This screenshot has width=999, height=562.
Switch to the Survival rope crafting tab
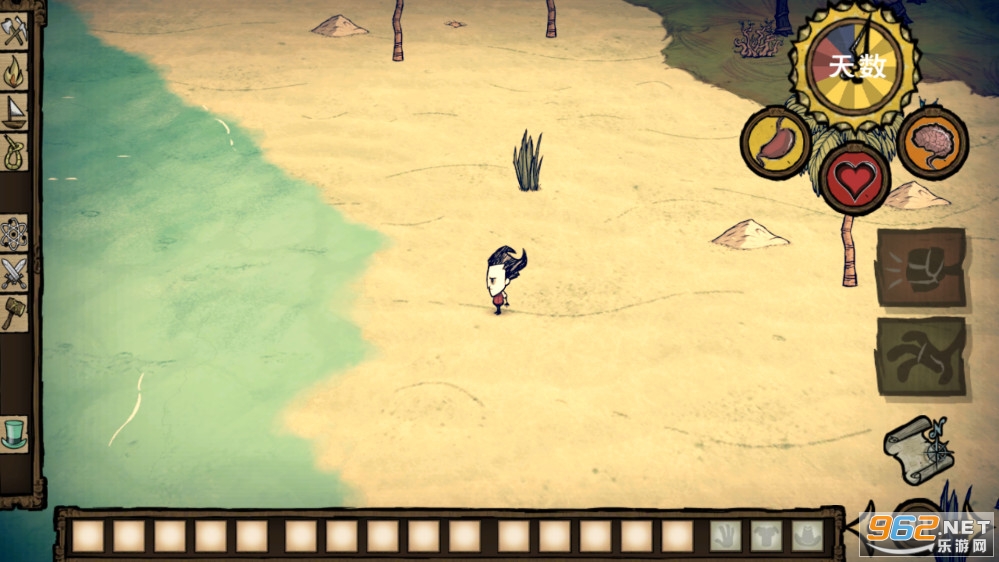click(x=14, y=151)
